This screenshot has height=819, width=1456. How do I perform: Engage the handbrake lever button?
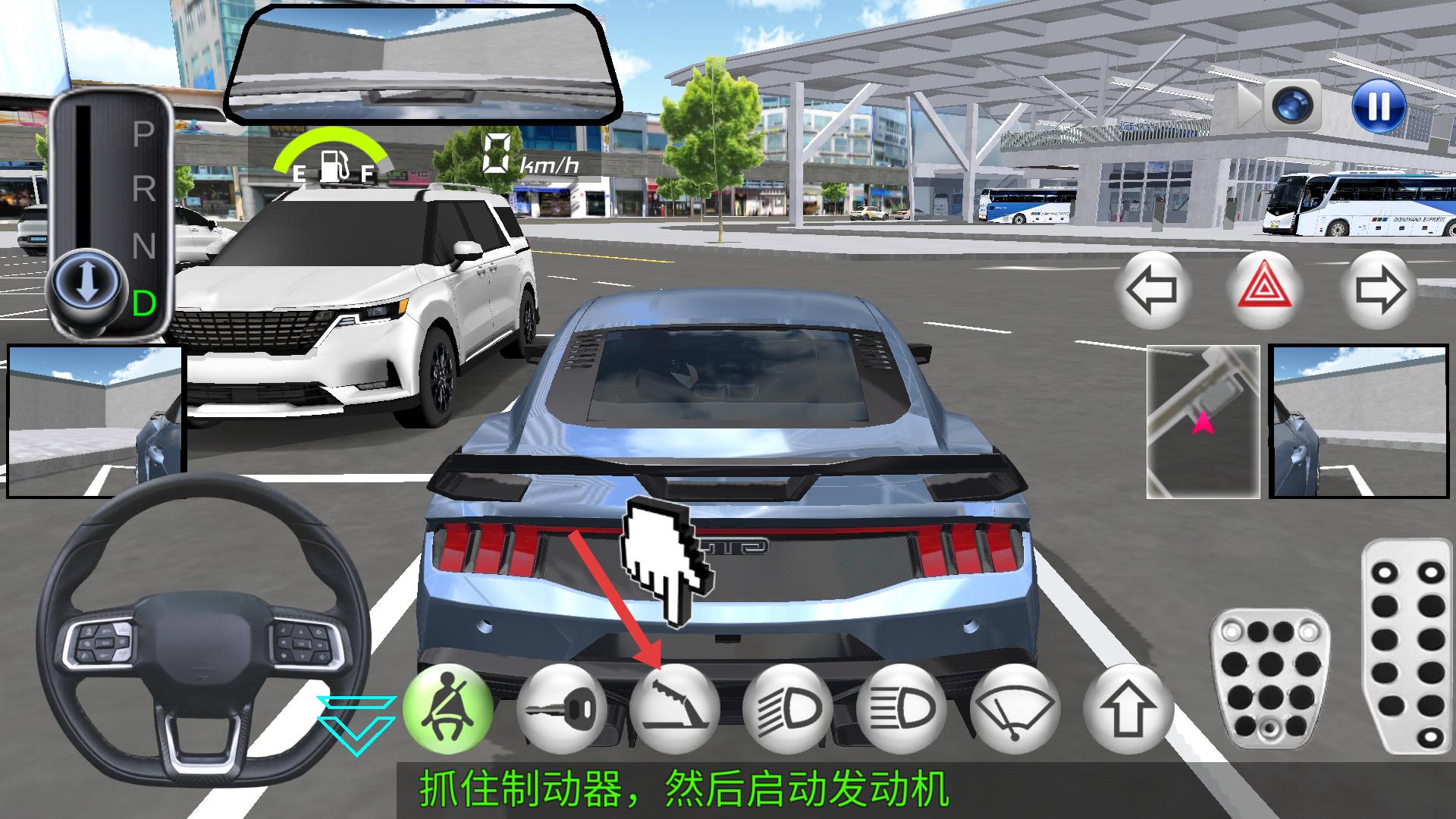[674, 711]
